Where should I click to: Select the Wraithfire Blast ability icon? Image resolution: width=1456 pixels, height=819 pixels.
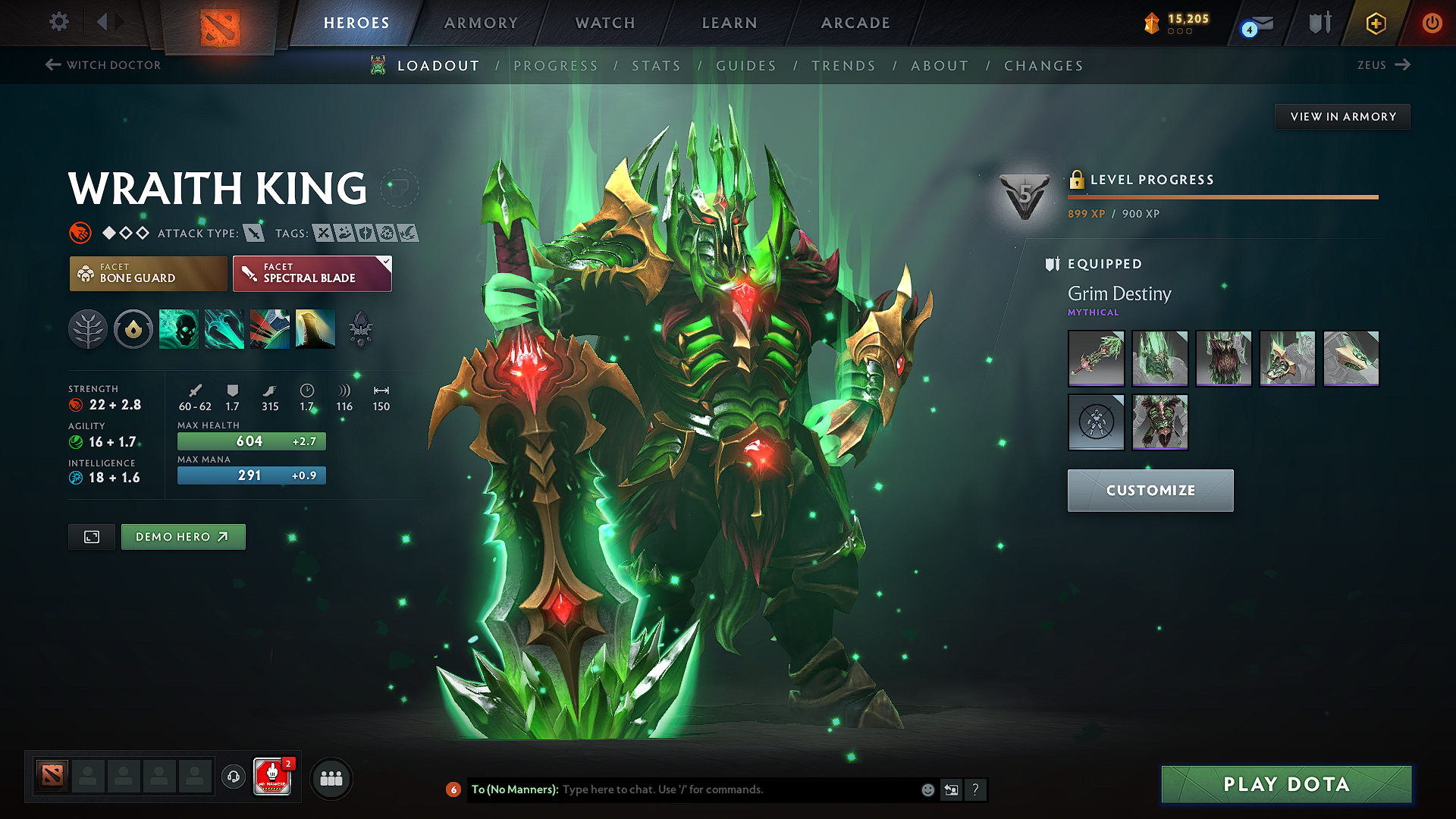[178, 328]
